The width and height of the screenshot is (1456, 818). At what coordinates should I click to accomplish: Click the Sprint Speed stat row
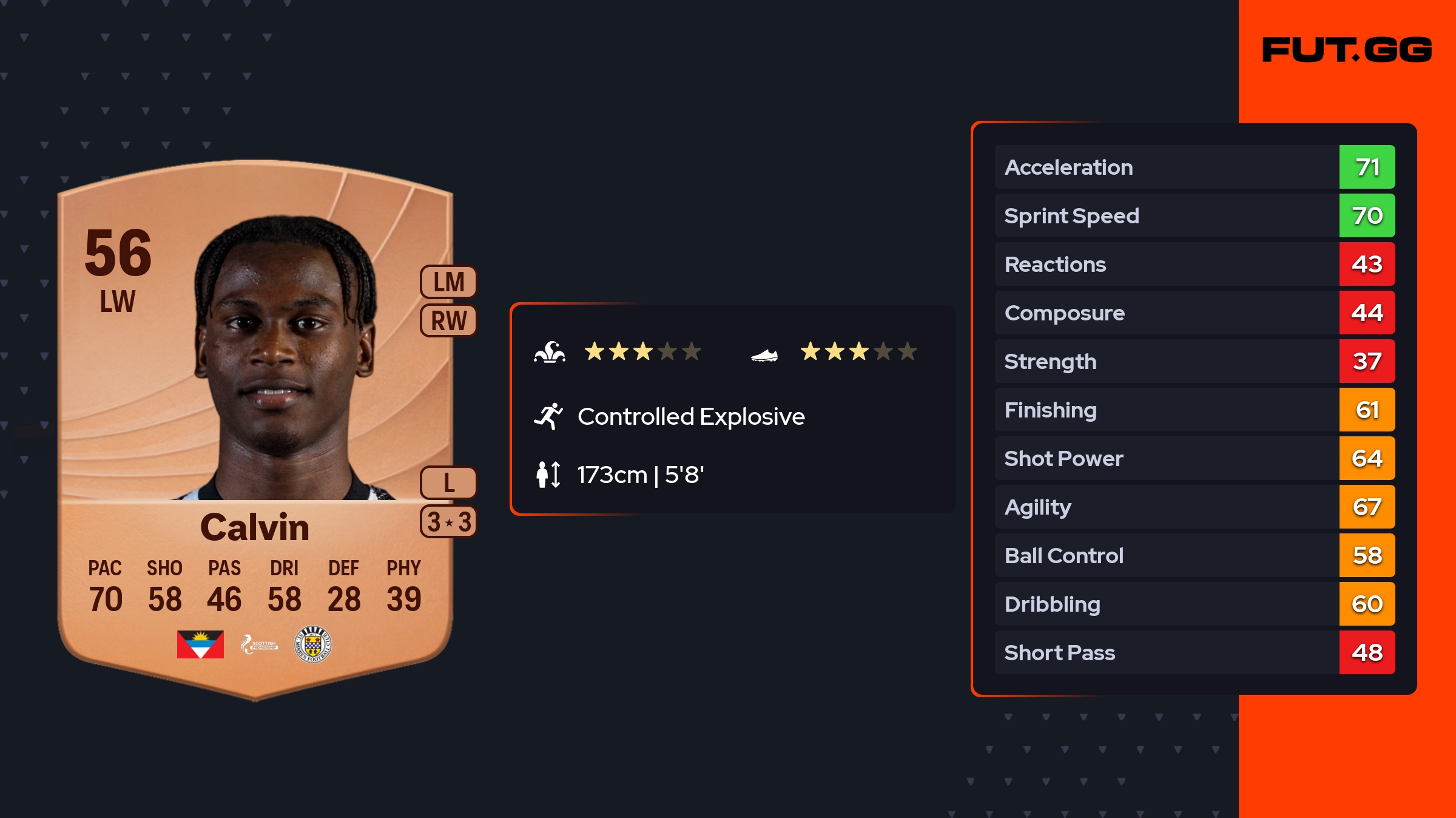pos(1194,215)
